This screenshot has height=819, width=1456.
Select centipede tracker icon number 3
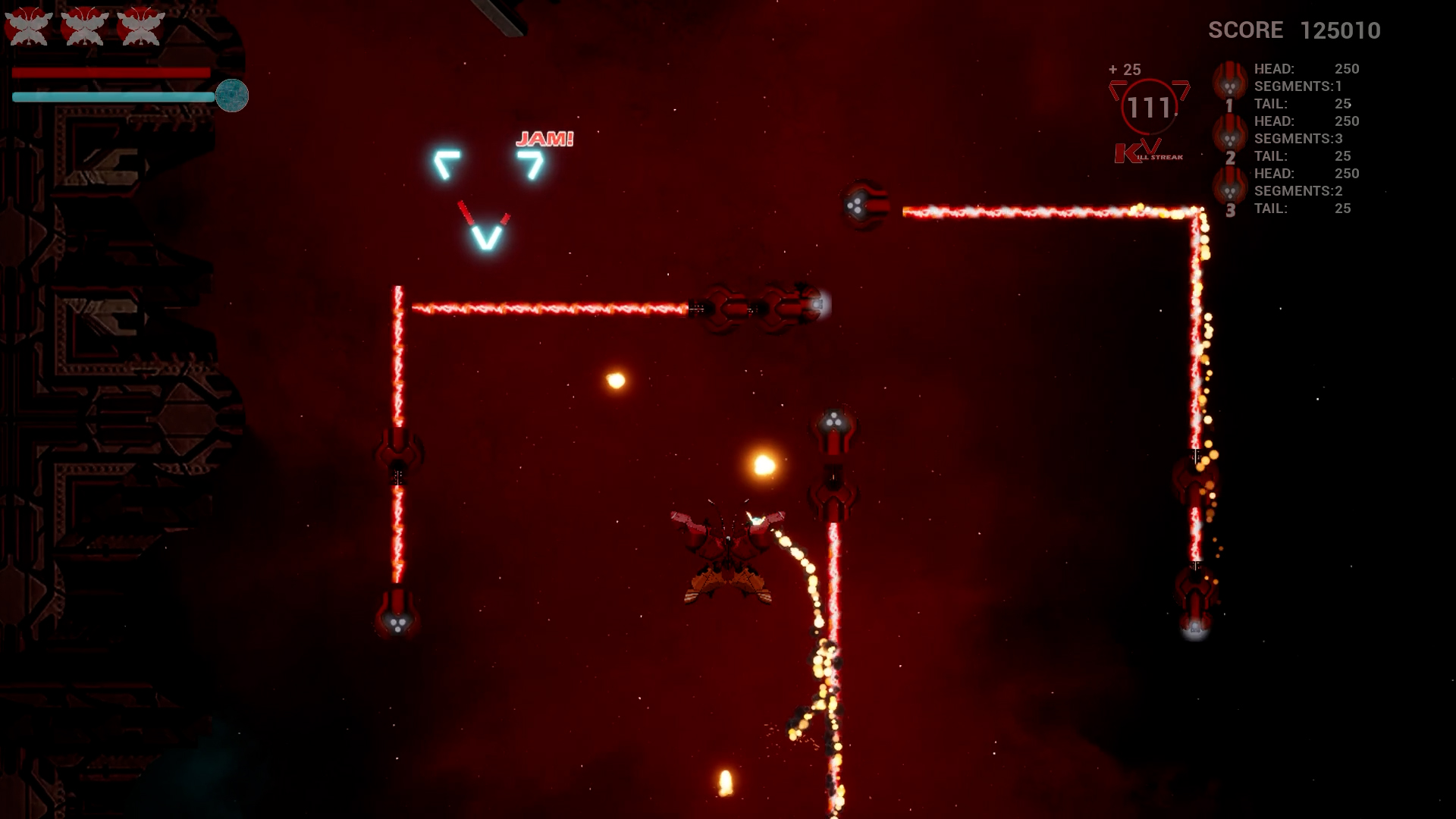[1229, 189]
